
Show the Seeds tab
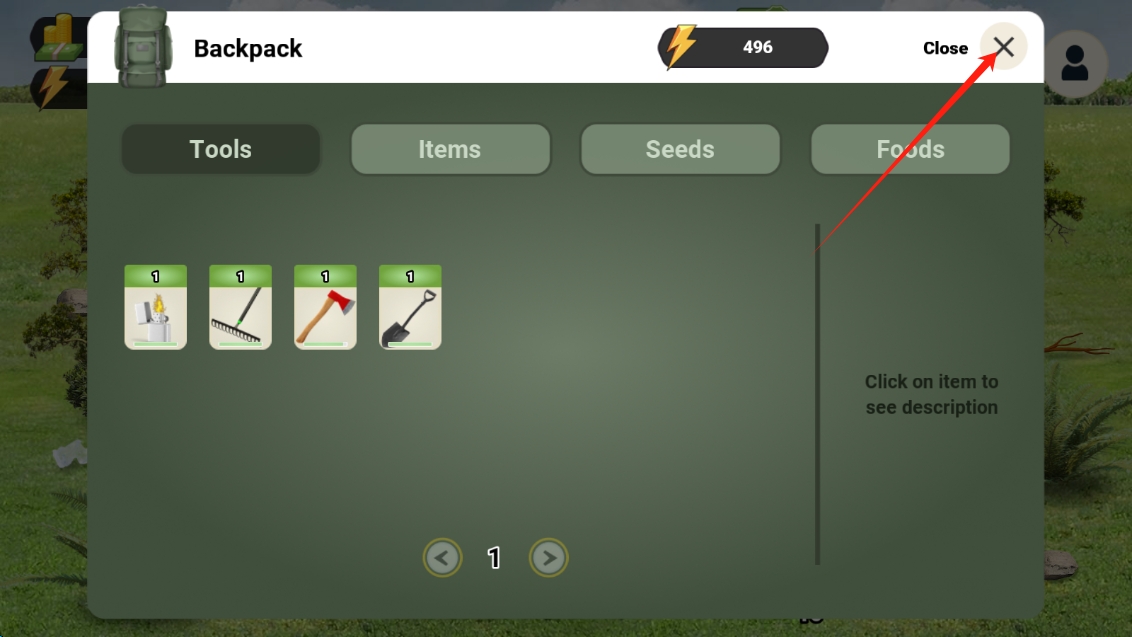[680, 150]
